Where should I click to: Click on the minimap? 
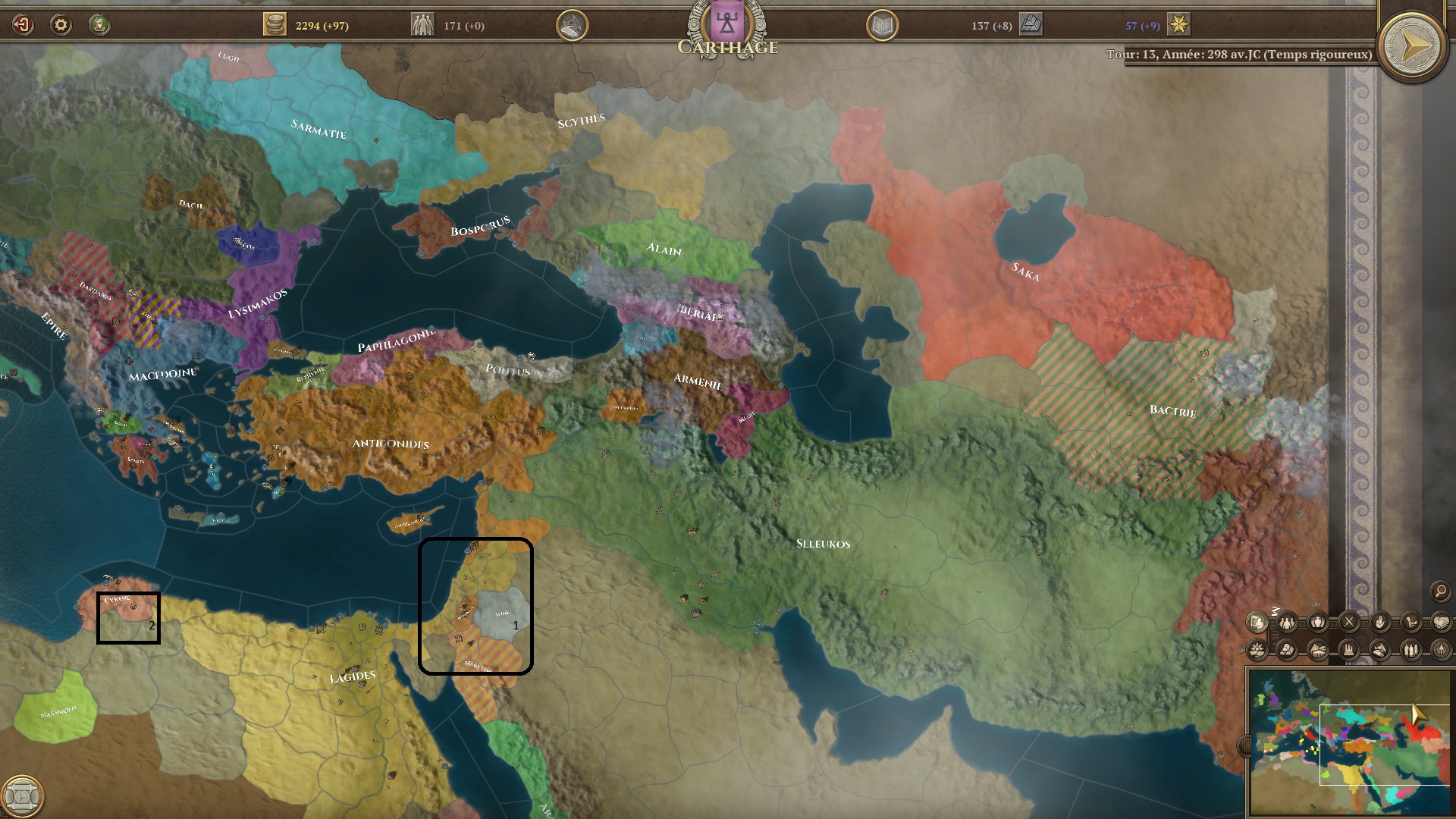pos(1350,743)
